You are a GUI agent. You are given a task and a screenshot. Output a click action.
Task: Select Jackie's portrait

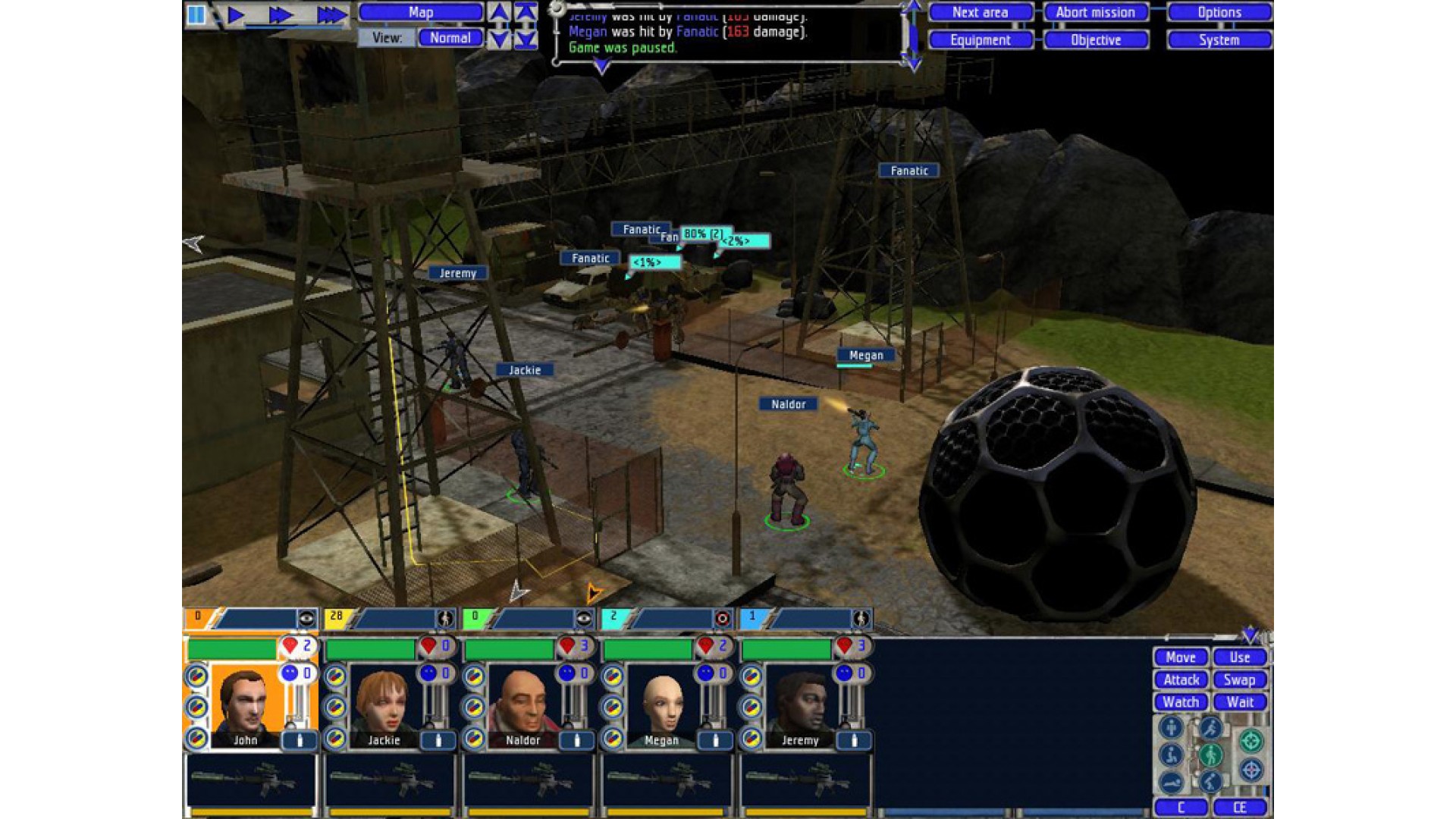[384, 705]
